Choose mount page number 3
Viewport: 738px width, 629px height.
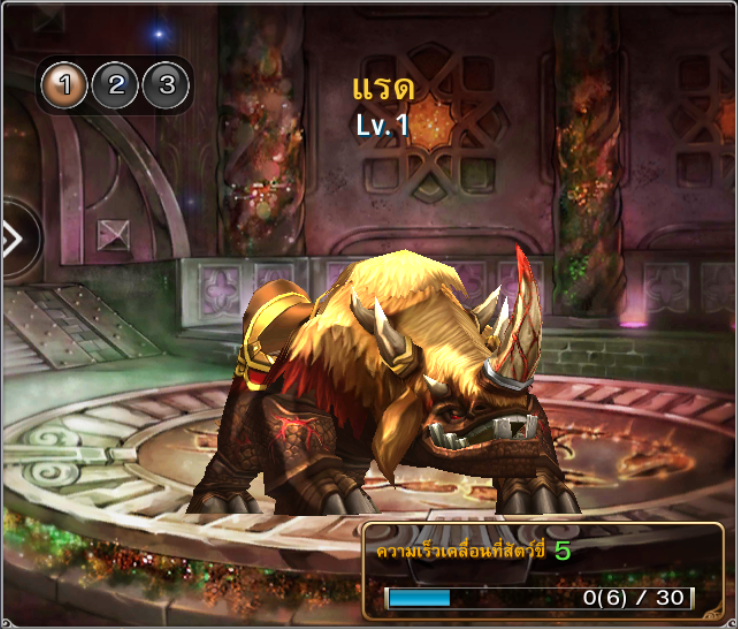coord(166,86)
